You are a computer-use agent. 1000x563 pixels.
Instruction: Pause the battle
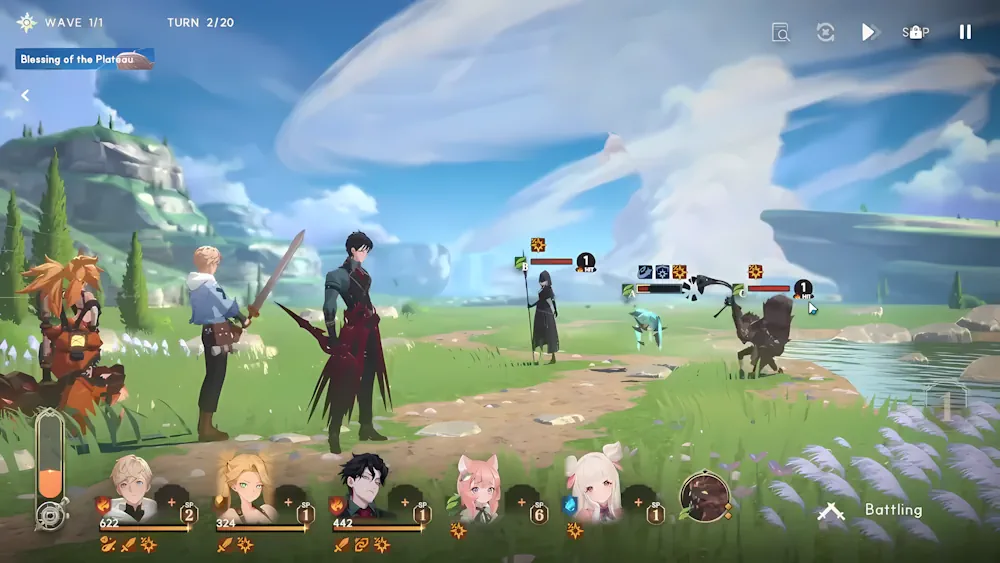pos(965,32)
